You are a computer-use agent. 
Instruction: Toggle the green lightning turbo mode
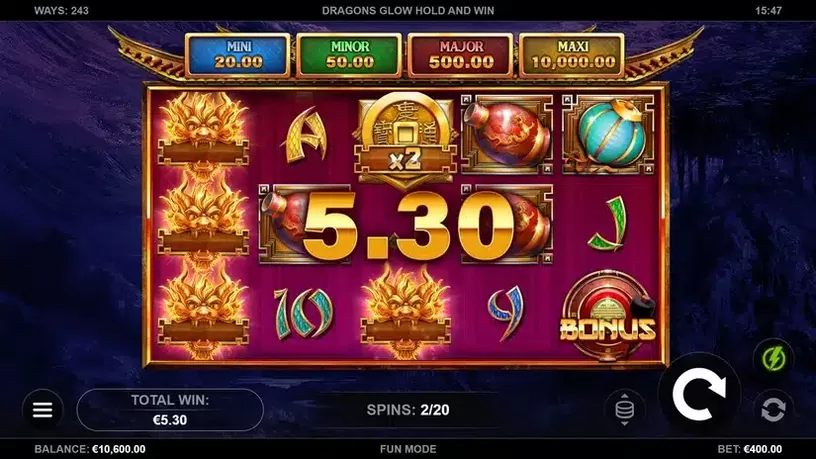coord(773,358)
